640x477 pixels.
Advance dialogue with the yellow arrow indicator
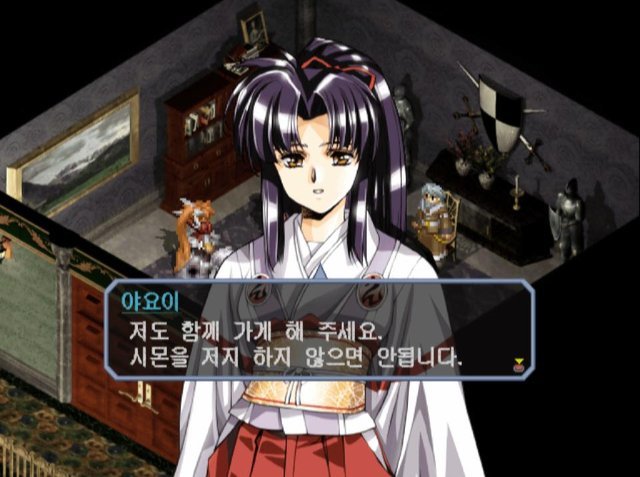(x=518, y=362)
